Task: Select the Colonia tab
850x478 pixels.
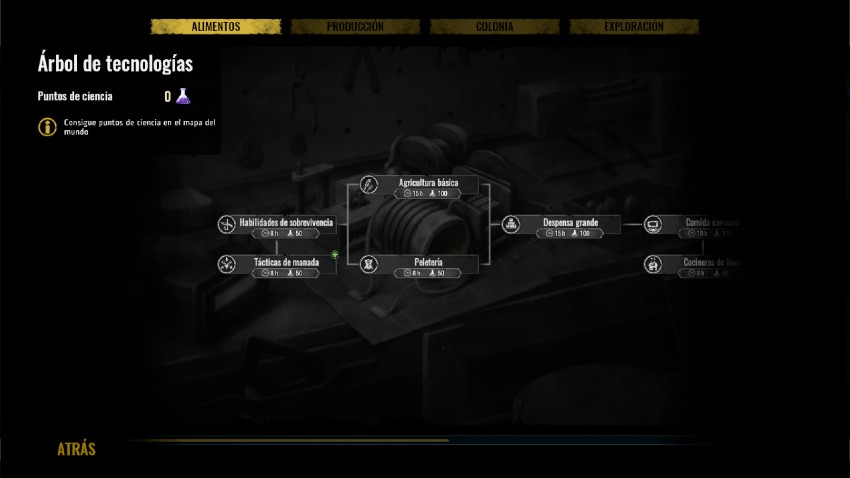Action: click(494, 27)
